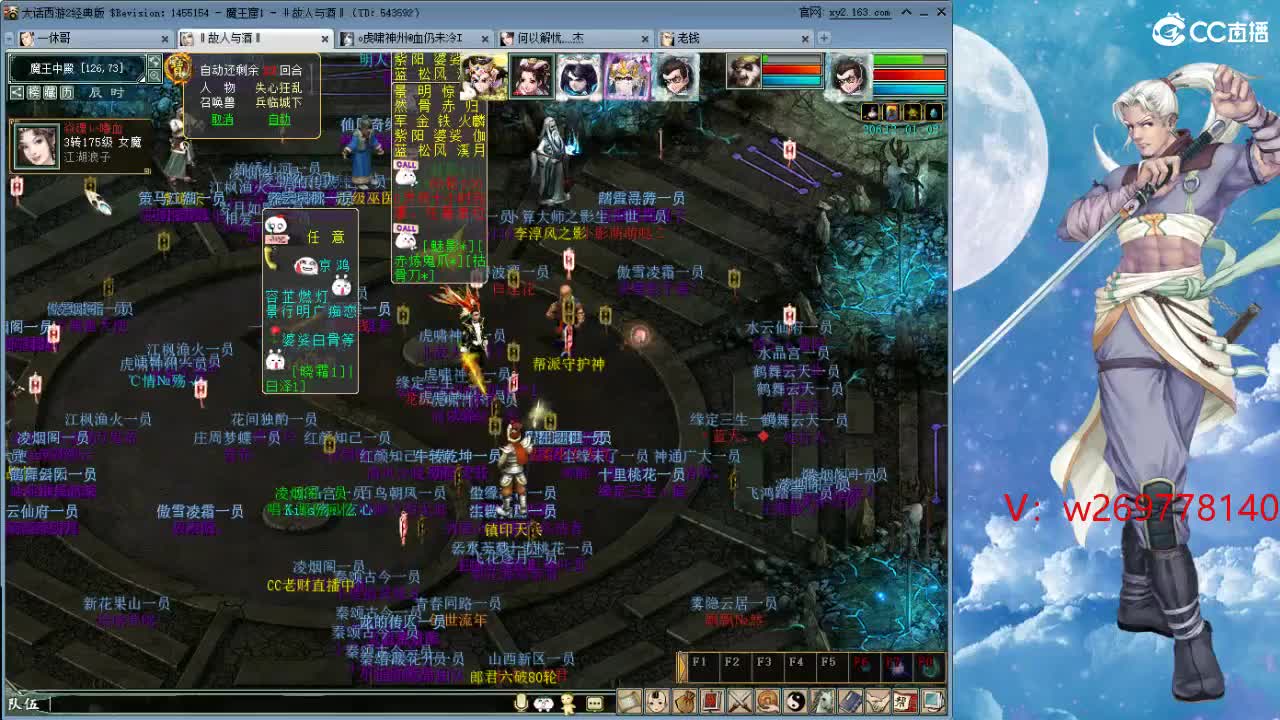1280x720 pixels.
Task: Enable the 自动 auto-combat option
Action: tap(280, 119)
